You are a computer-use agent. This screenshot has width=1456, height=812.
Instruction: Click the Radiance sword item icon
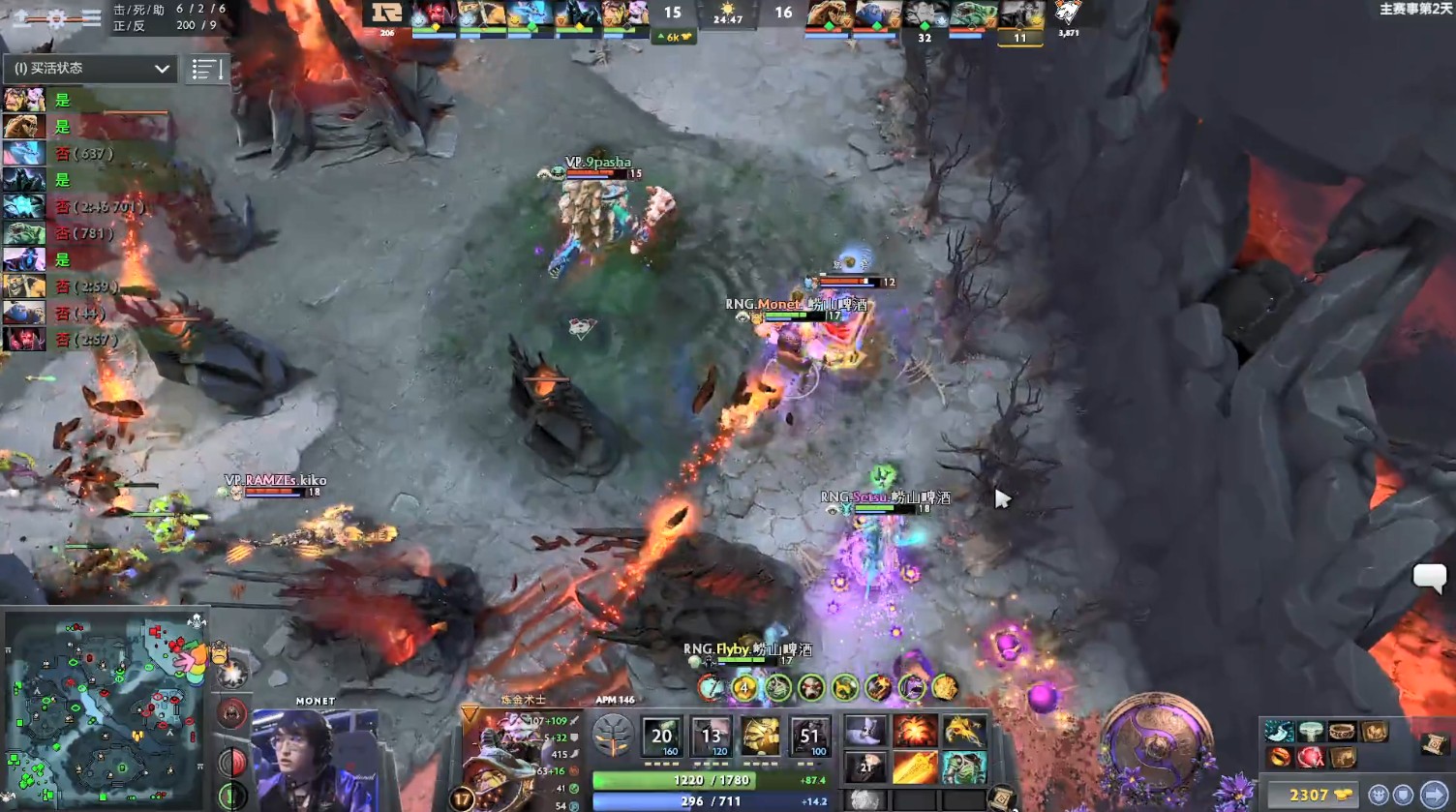coord(916,767)
